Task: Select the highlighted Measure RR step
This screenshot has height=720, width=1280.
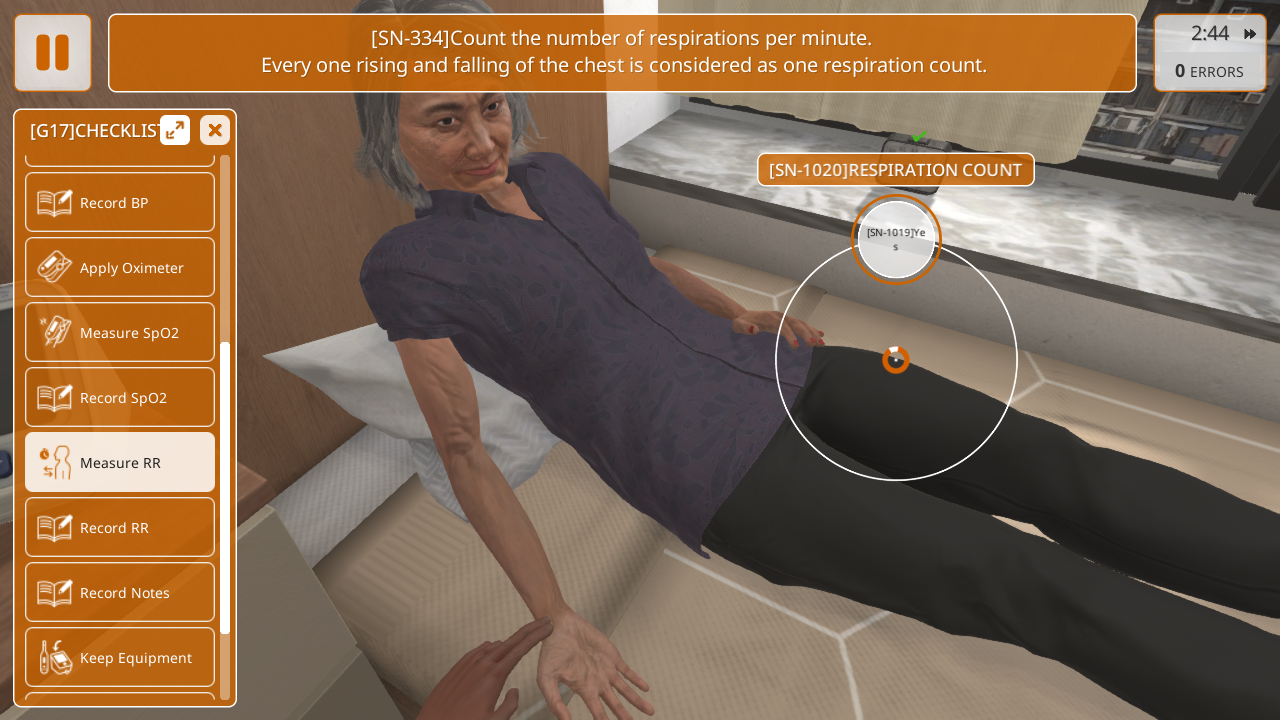Action: coord(120,462)
